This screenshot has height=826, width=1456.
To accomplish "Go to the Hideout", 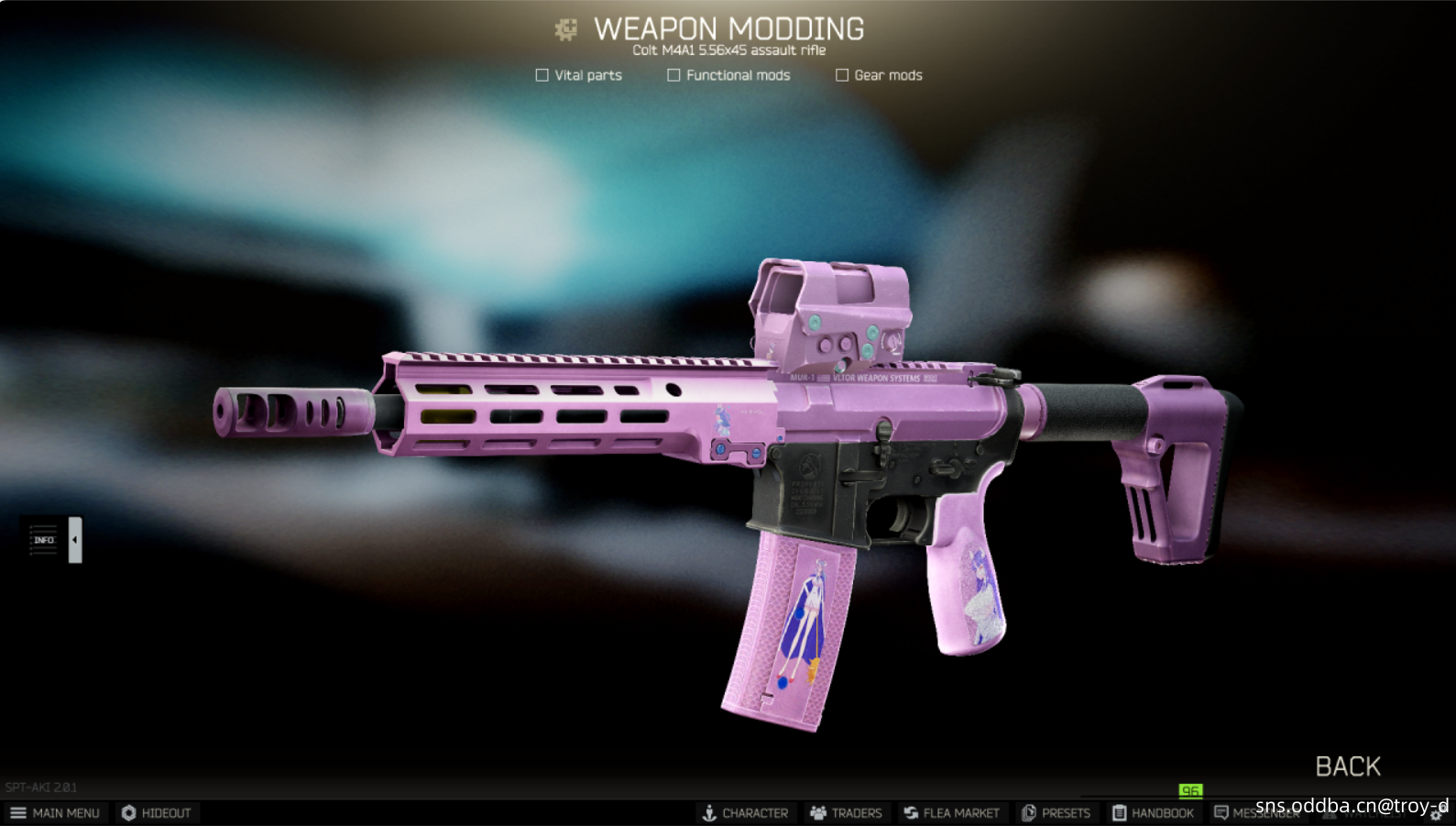I will [x=156, y=813].
